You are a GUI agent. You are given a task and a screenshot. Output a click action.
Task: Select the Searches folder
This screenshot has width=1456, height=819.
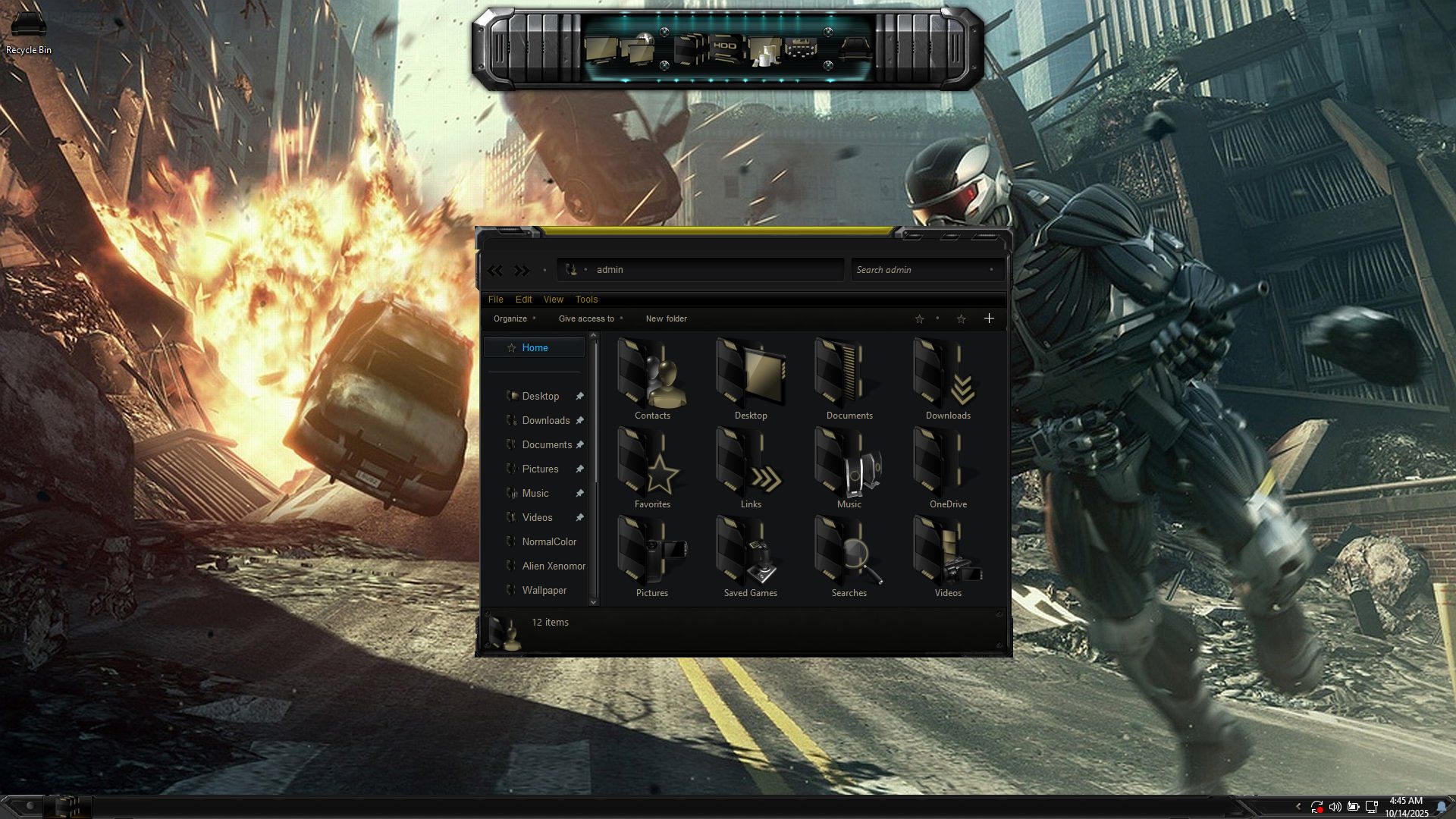[x=849, y=557]
